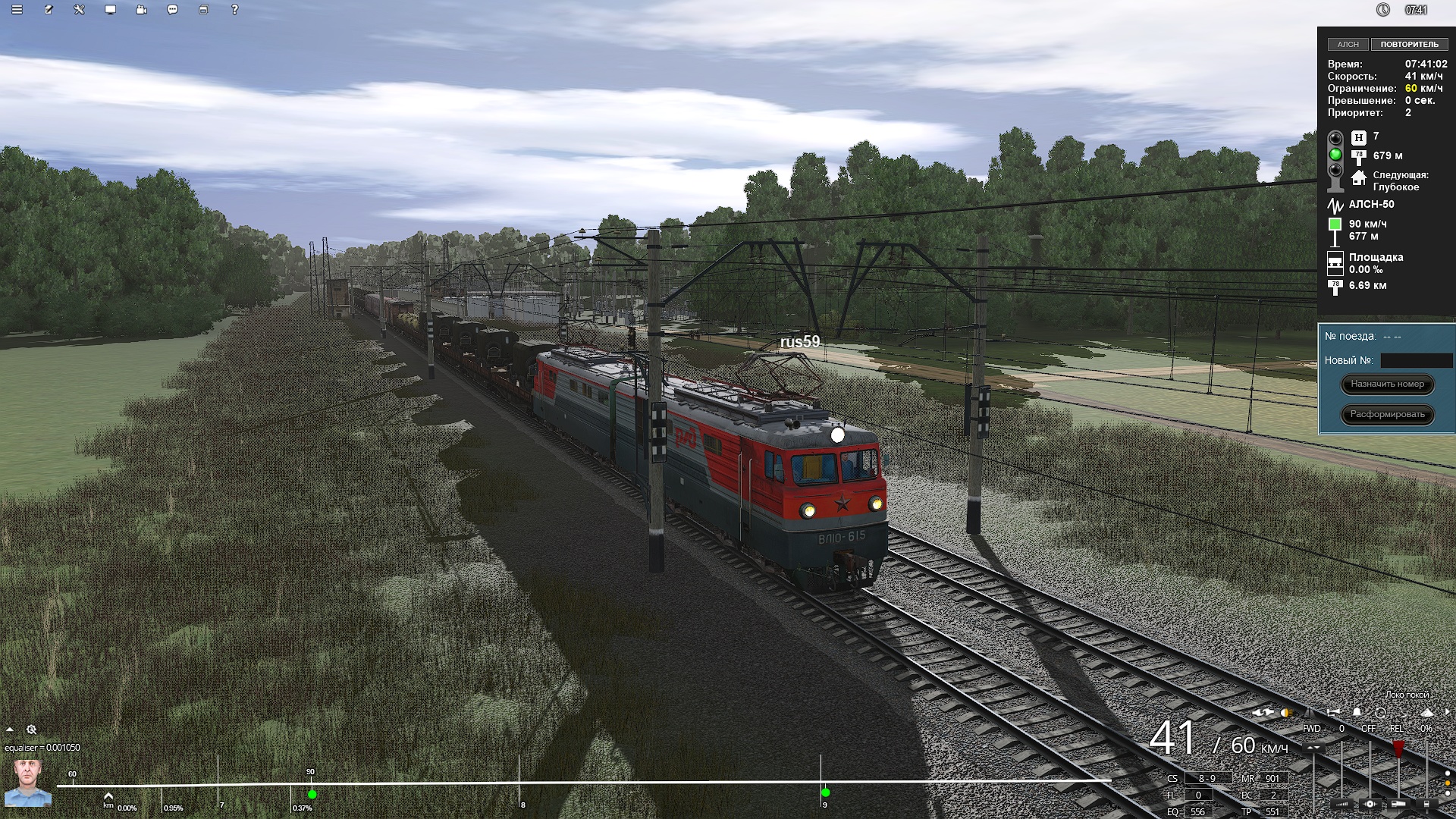Click the Расформировать button
This screenshot has height=819, width=1456.
coord(1387,415)
